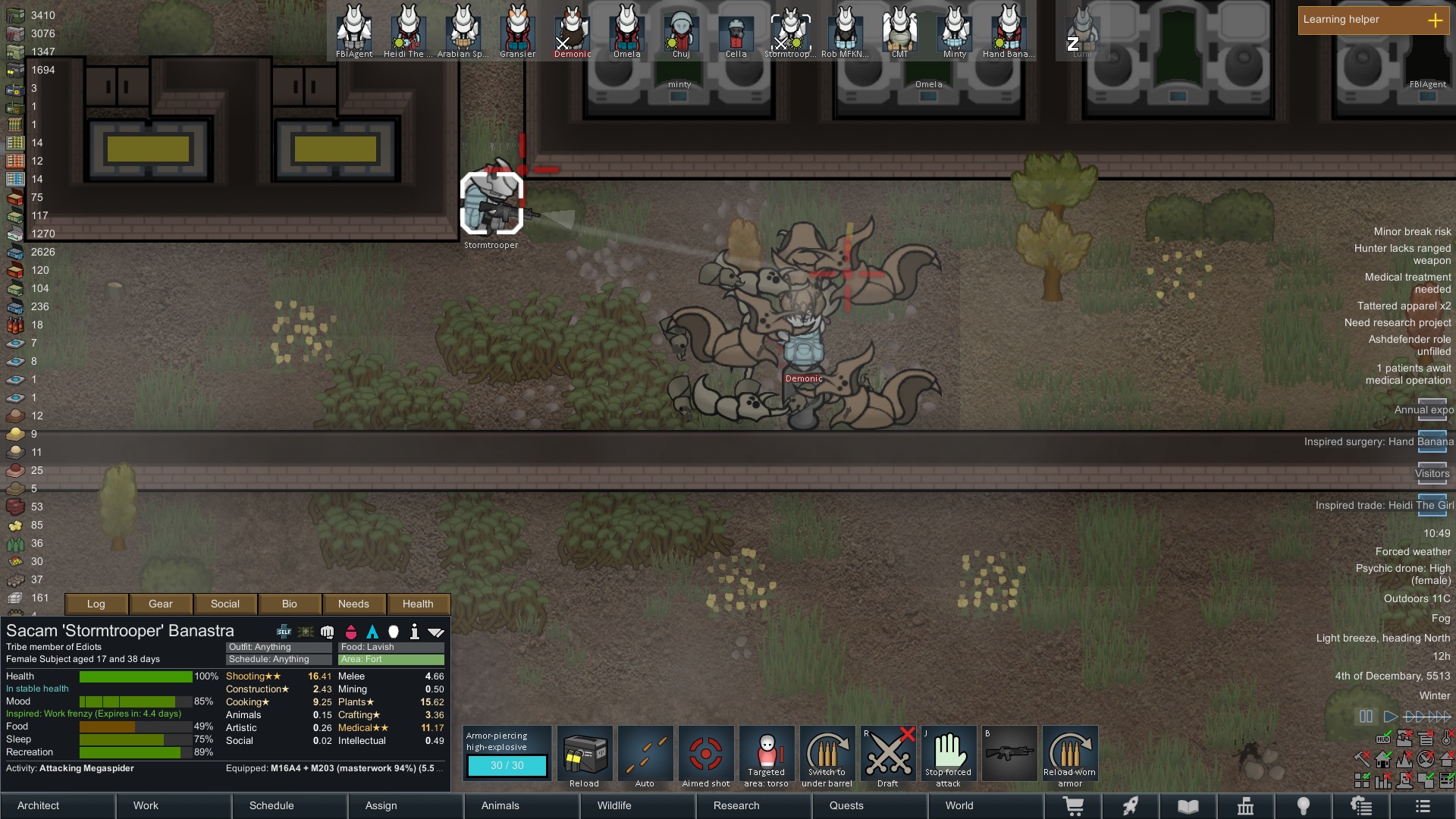Open the Outfit: Anything dropdown
Viewport: 1456px width, 819px height.
tap(278, 647)
